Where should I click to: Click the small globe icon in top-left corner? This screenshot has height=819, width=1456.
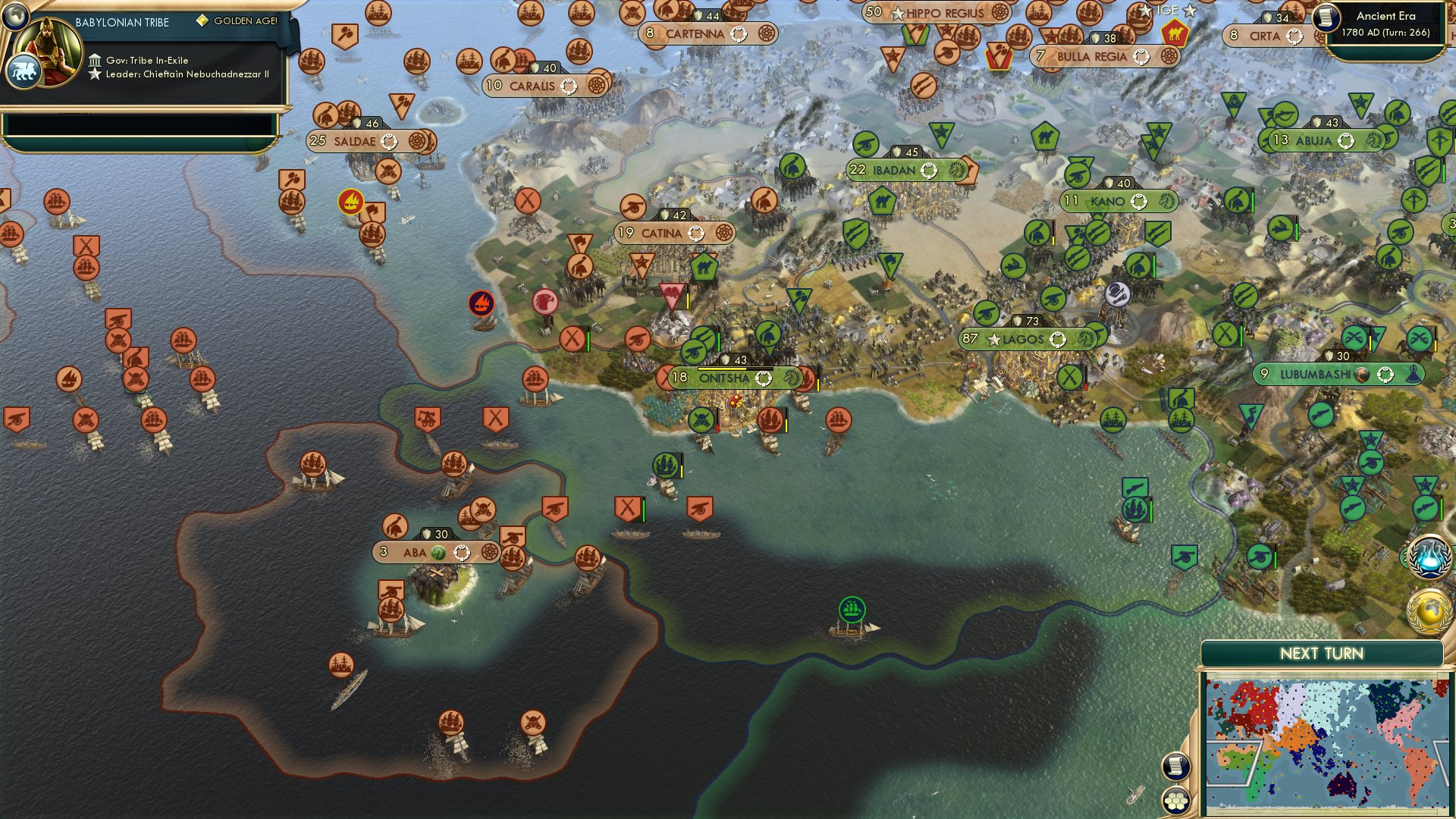coord(15,17)
